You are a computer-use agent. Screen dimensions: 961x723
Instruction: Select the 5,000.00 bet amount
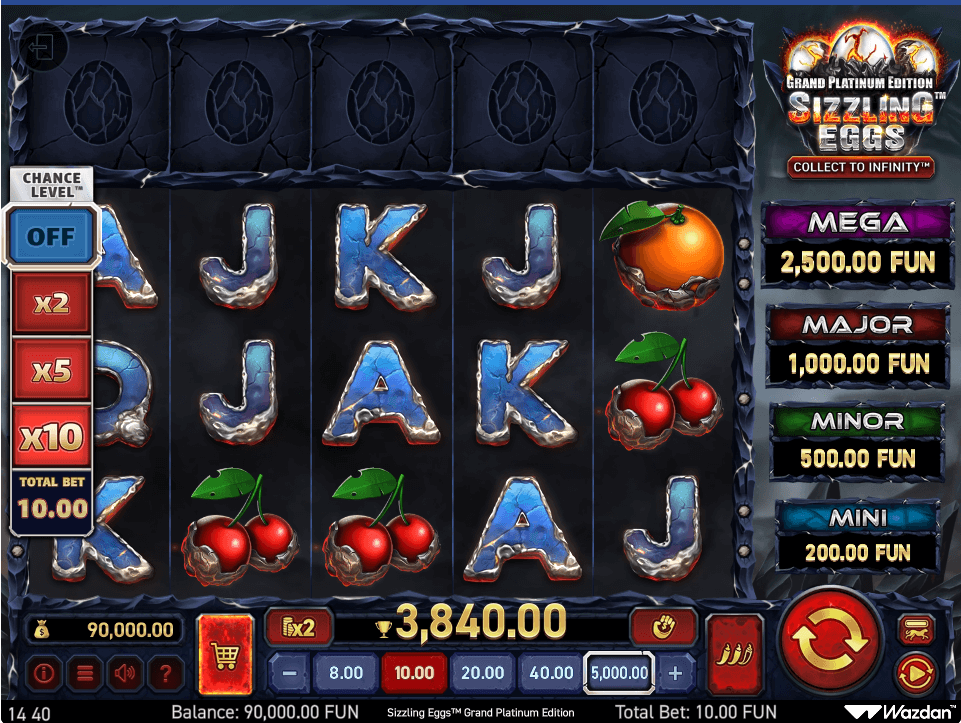[619, 673]
